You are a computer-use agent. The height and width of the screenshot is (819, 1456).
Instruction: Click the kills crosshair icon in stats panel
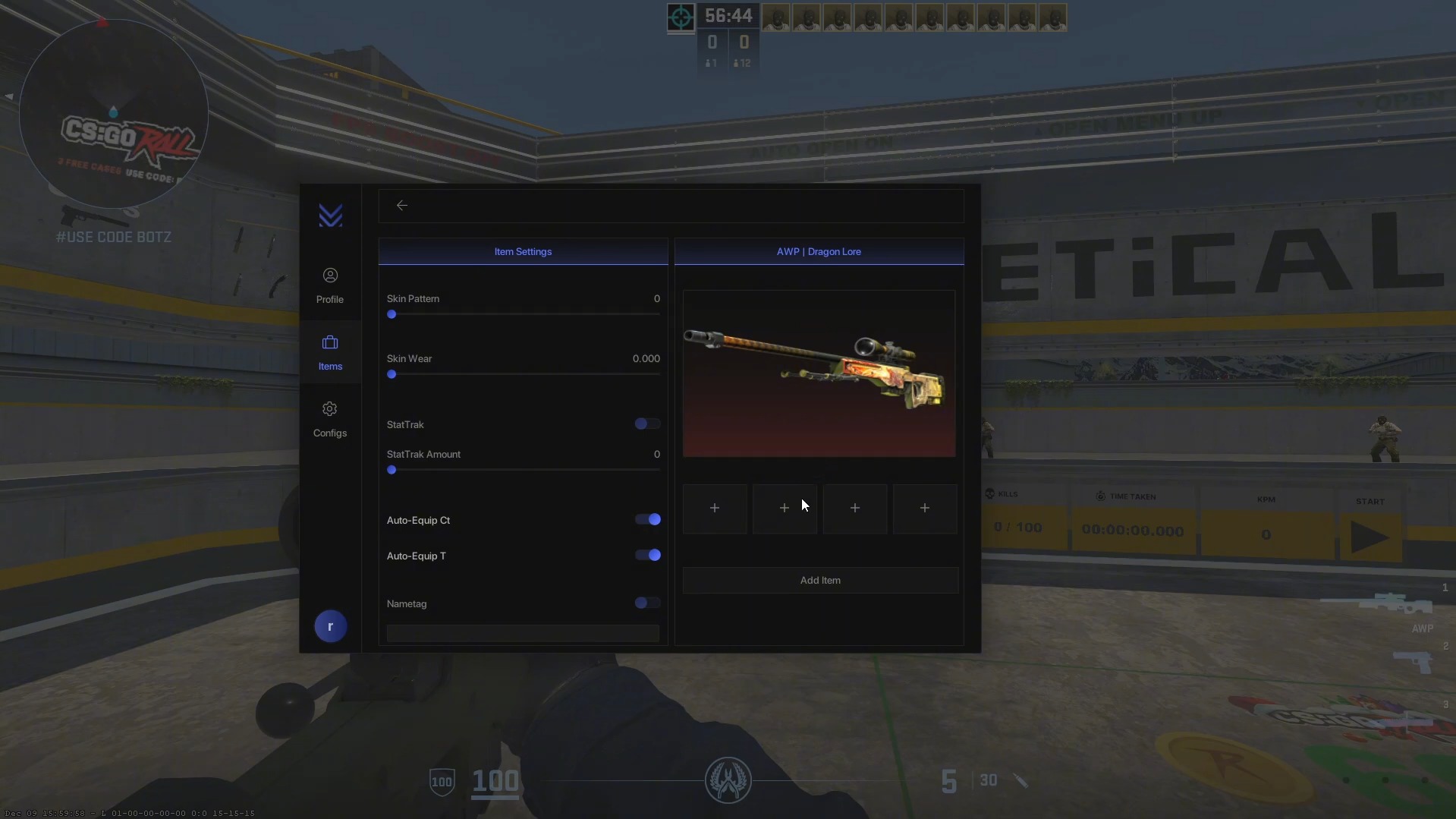tap(992, 494)
